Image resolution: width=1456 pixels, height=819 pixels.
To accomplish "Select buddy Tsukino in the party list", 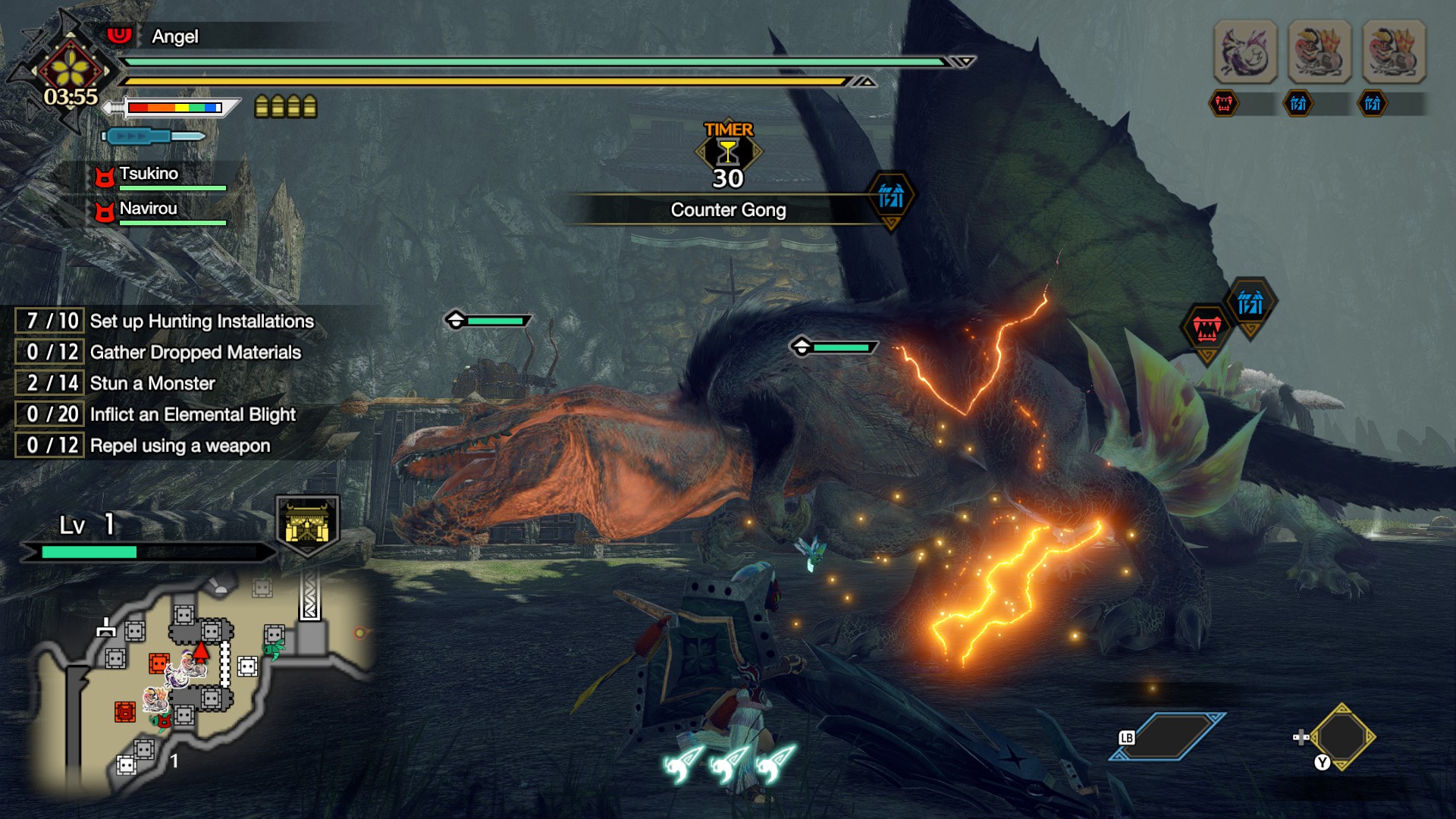I will tap(149, 174).
